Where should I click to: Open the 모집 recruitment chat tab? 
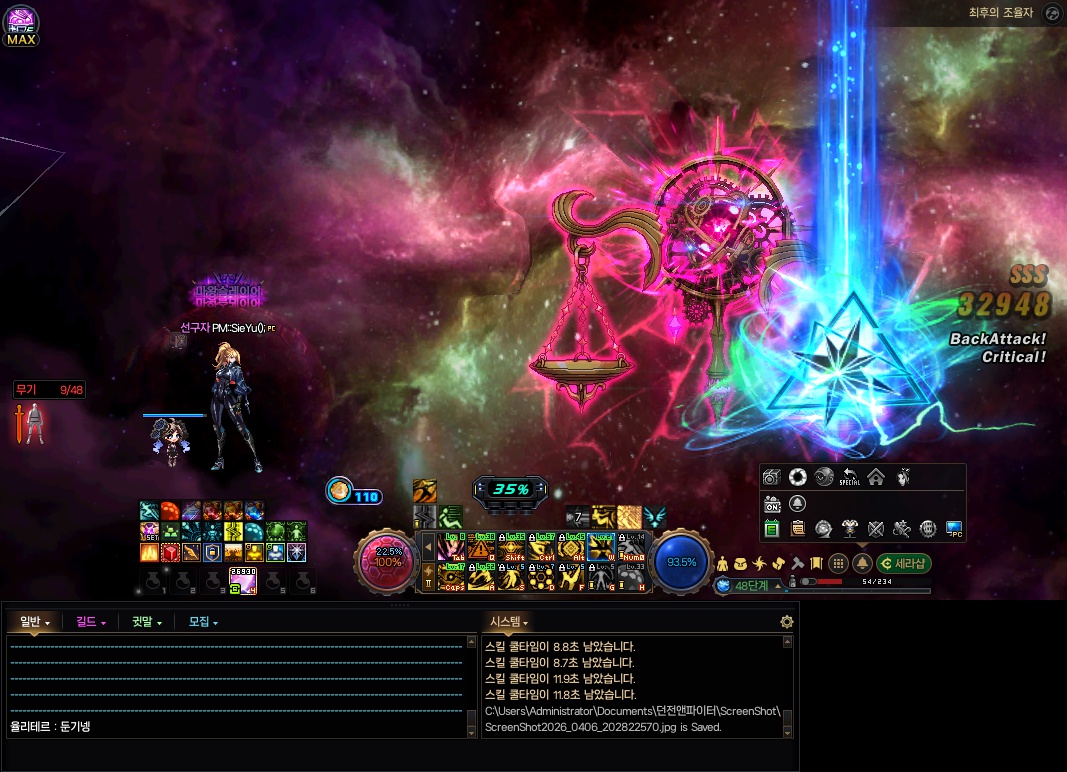(x=202, y=622)
